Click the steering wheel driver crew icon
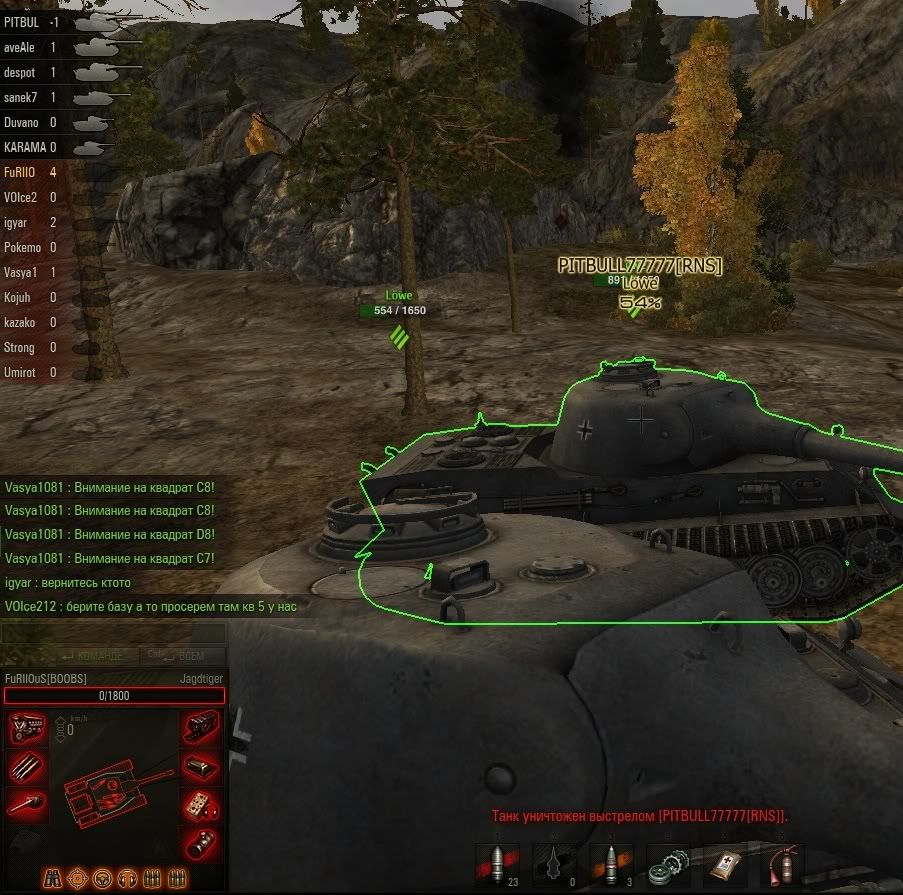903x895 pixels. click(101, 879)
